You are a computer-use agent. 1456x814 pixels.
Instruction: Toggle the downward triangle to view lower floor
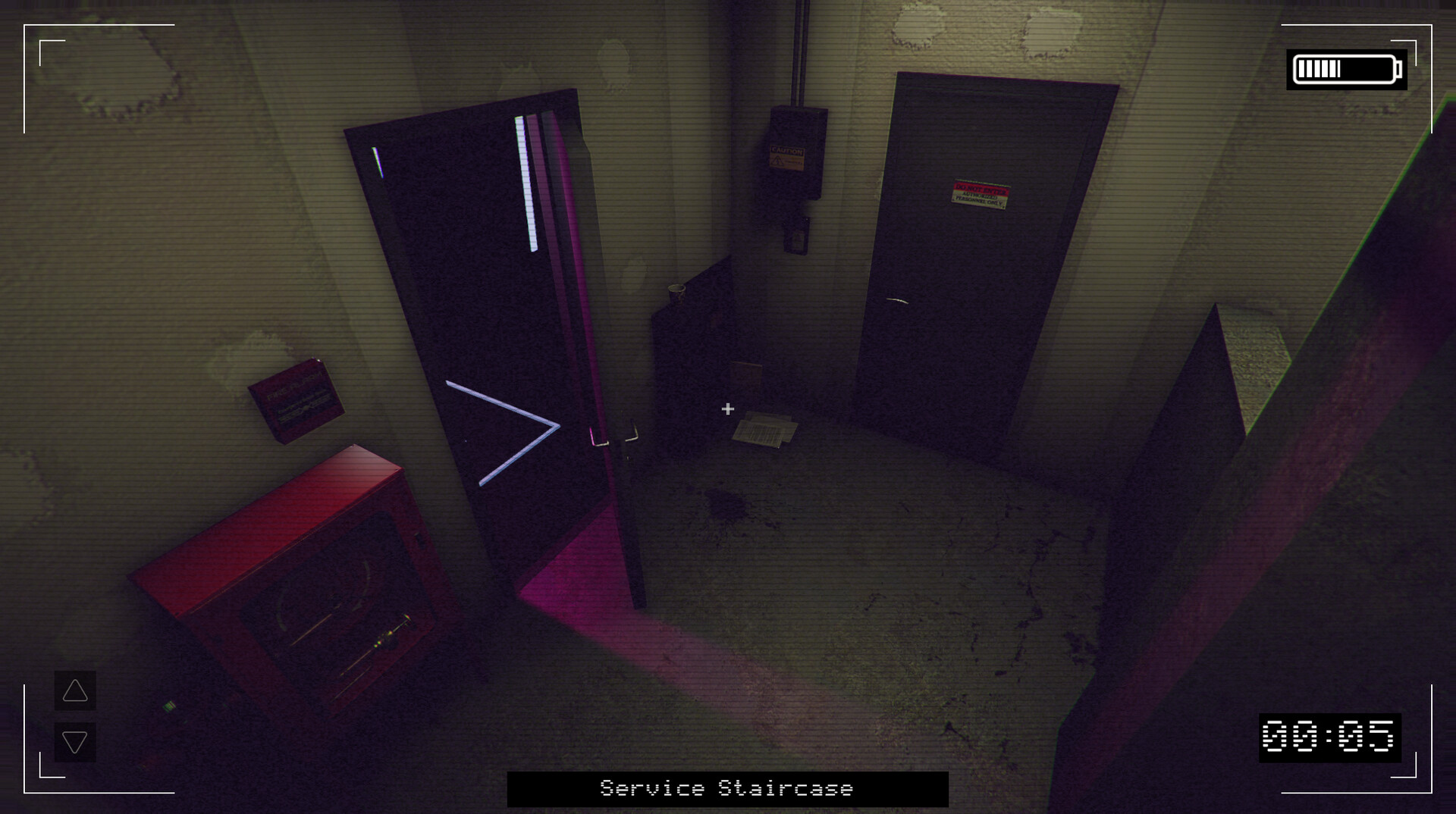(x=74, y=744)
